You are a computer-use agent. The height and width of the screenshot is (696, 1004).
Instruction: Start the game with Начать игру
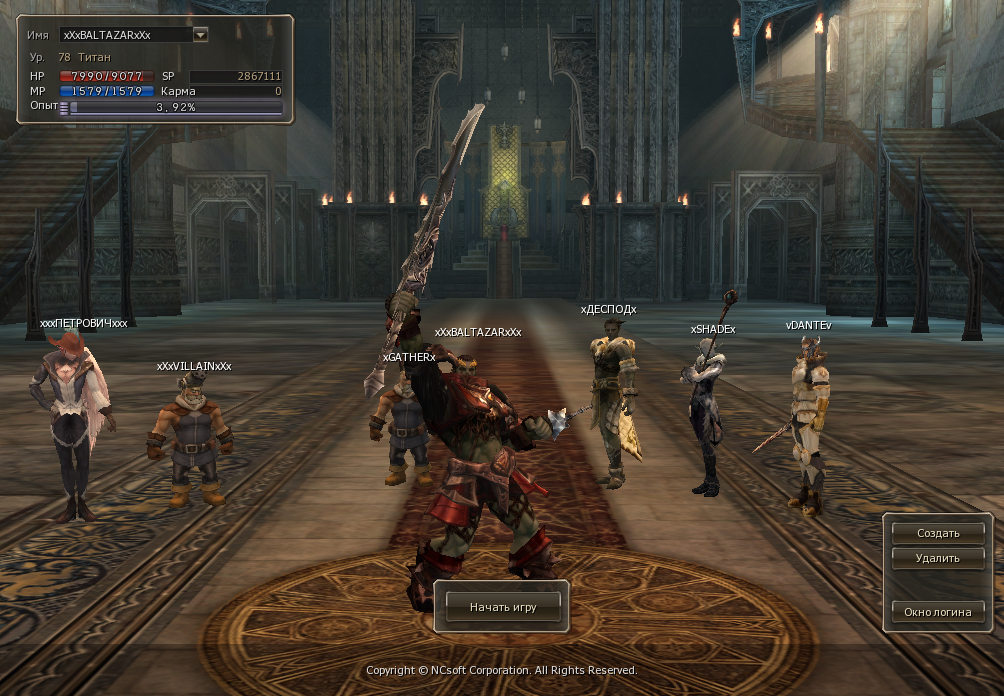(x=502, y=607)
